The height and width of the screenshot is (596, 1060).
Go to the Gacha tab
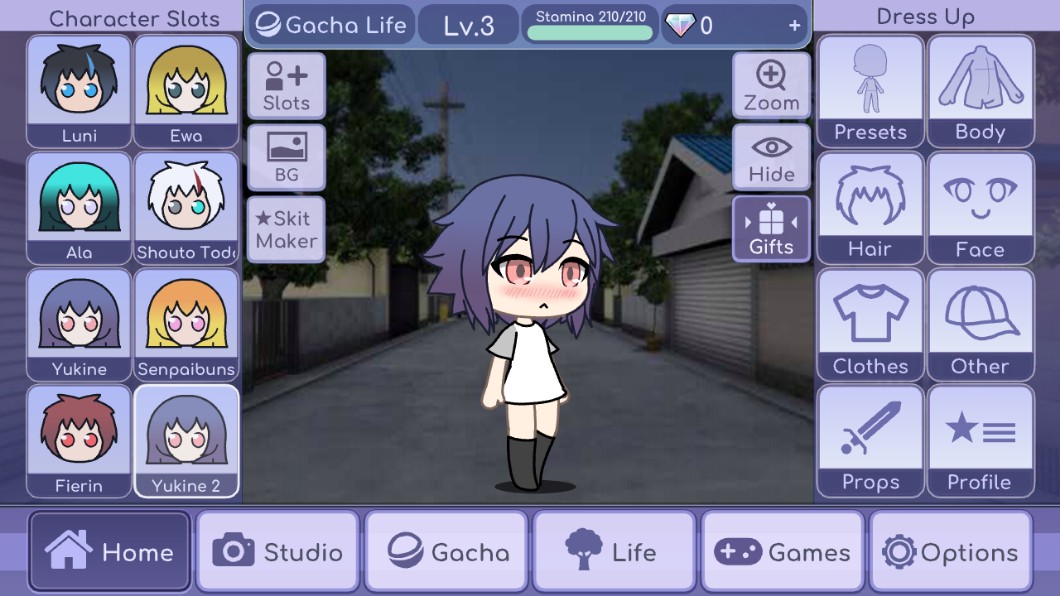[446, 552]
